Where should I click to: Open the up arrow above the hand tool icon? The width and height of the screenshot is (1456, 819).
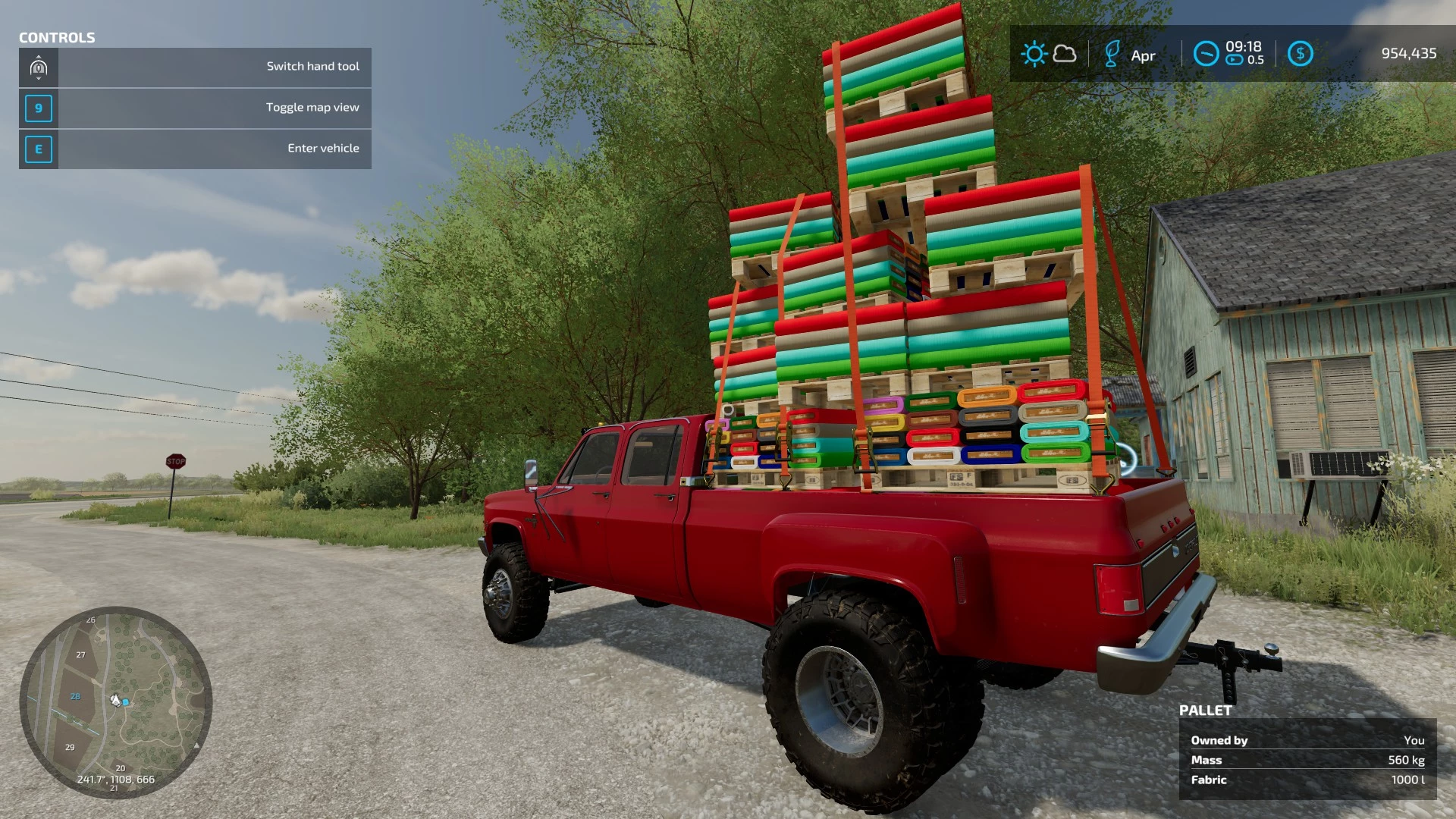(39, 56)
